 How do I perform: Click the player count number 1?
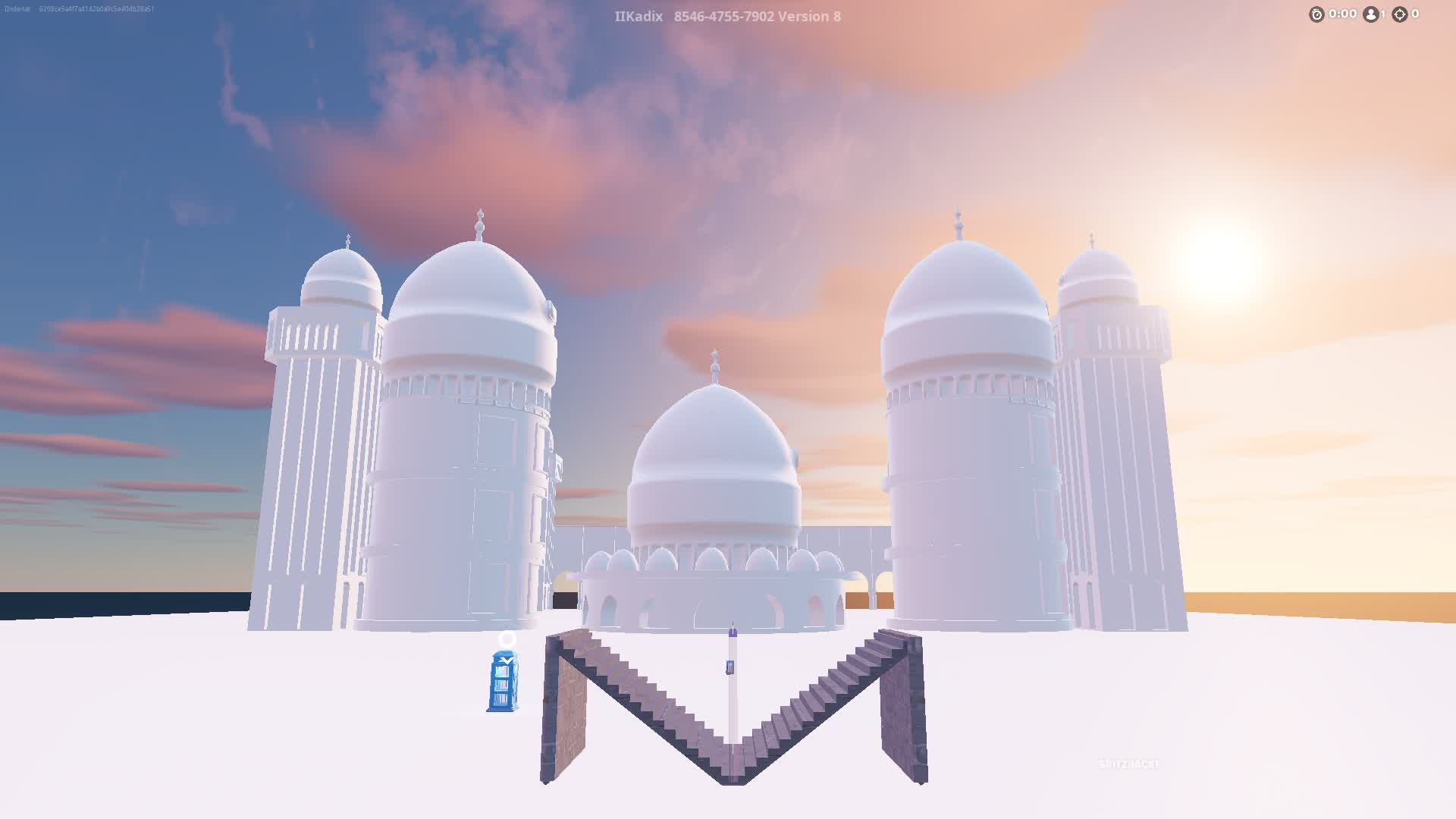click(1382, 14)
